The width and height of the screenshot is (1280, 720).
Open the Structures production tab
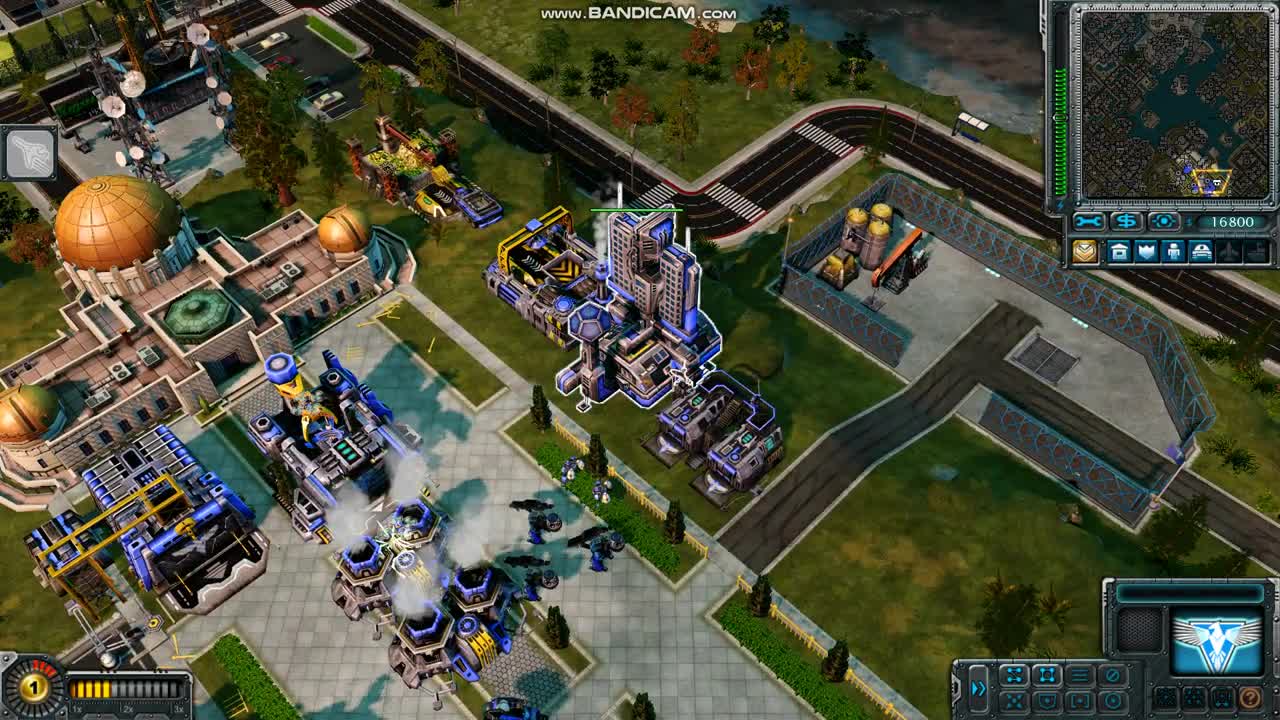coord(1119,252)
